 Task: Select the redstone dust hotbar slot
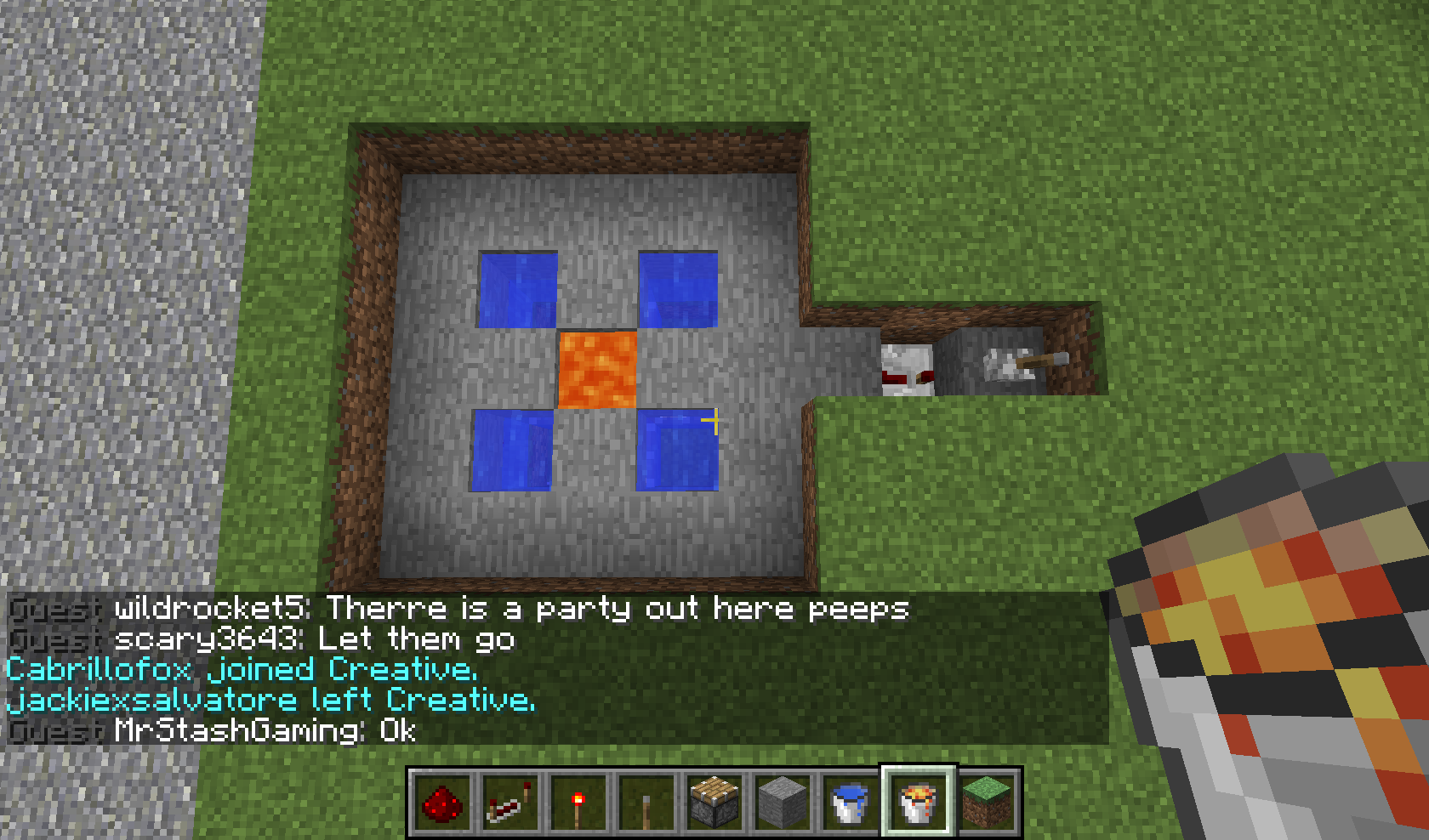[442, 802]
